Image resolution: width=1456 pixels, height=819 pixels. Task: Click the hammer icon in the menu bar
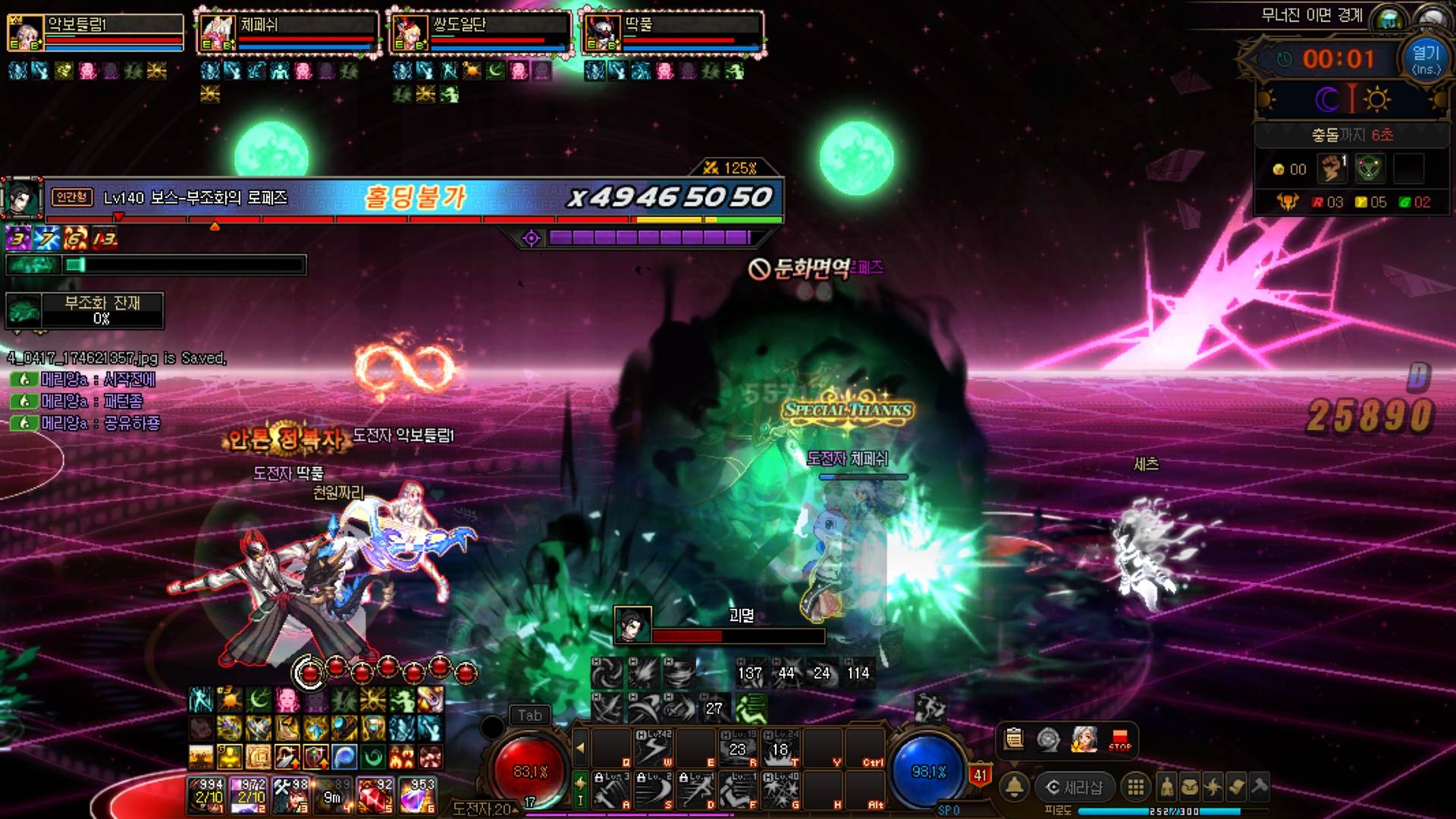tap(1260, 787)
